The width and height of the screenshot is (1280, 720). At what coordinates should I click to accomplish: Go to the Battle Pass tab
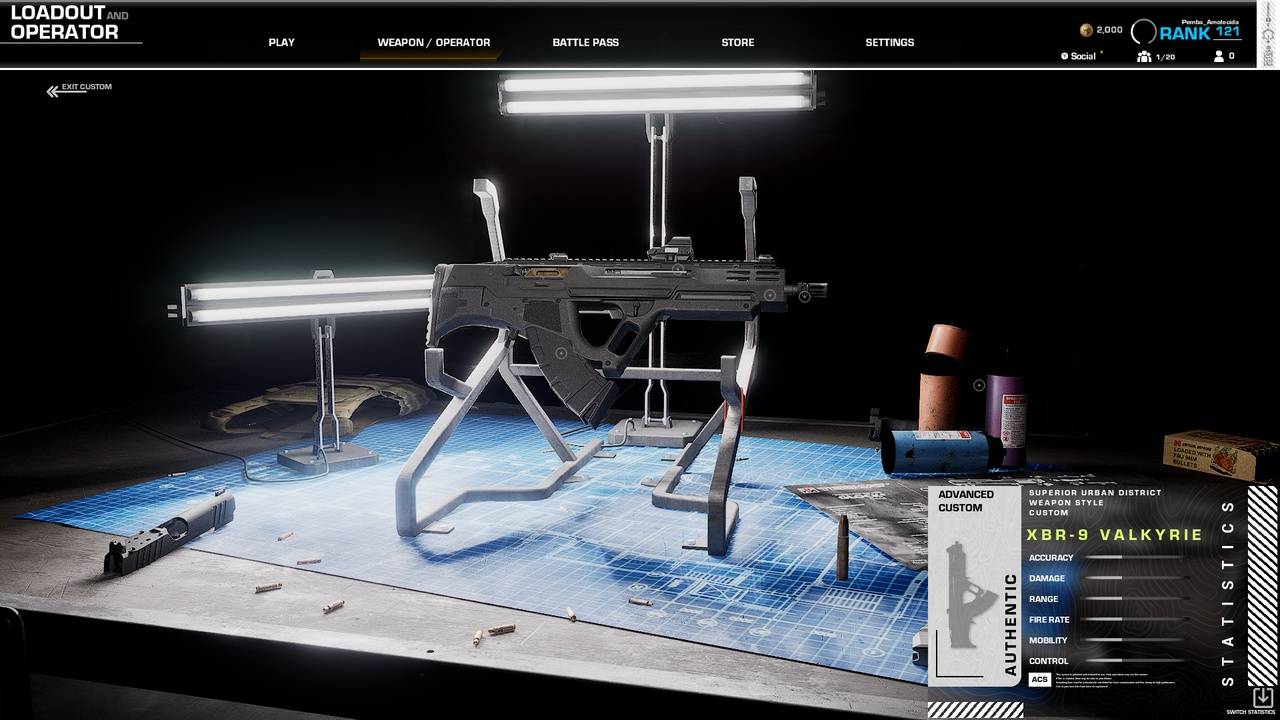click(585, 43)
